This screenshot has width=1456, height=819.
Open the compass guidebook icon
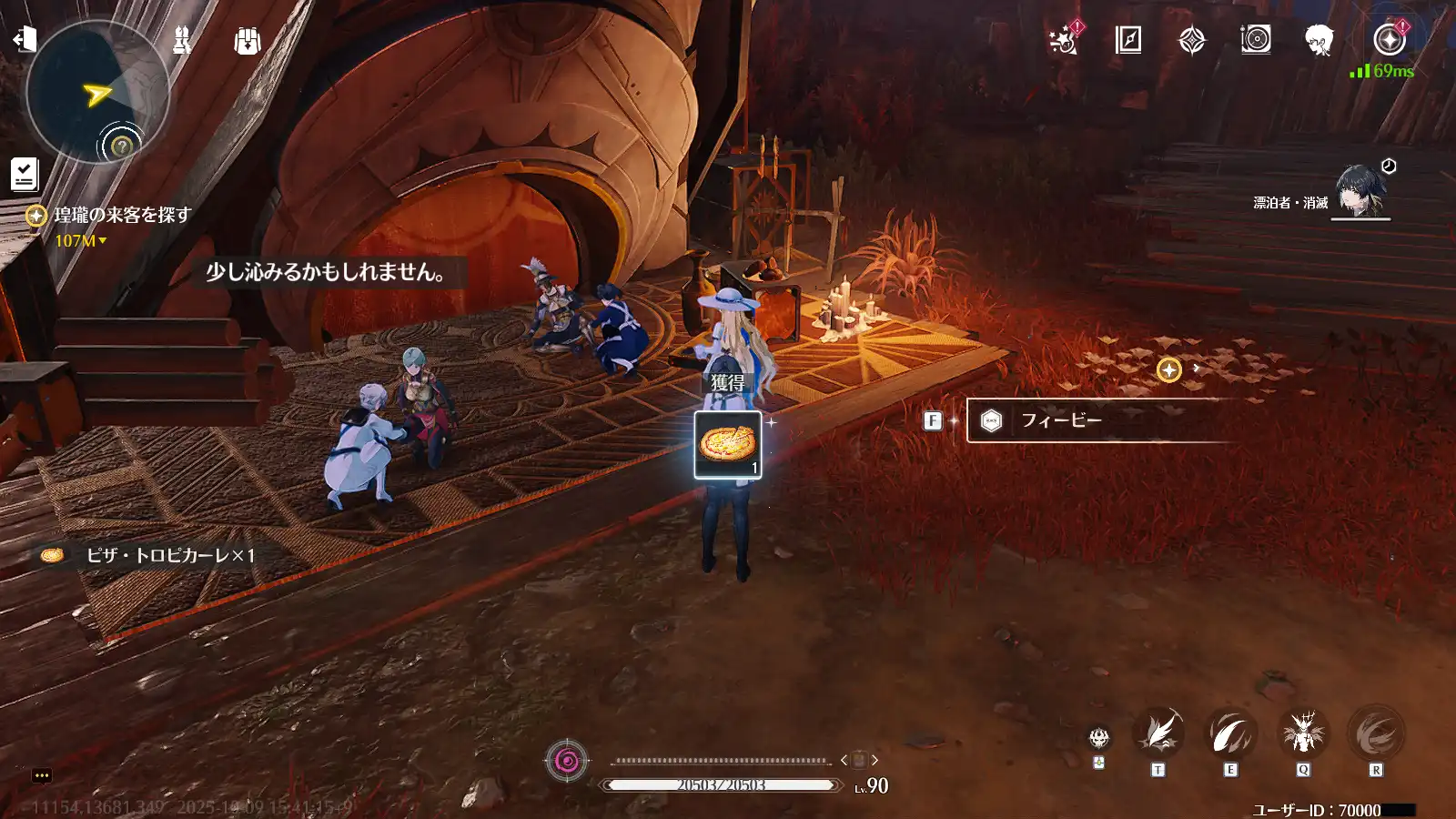pos(1128,40)
